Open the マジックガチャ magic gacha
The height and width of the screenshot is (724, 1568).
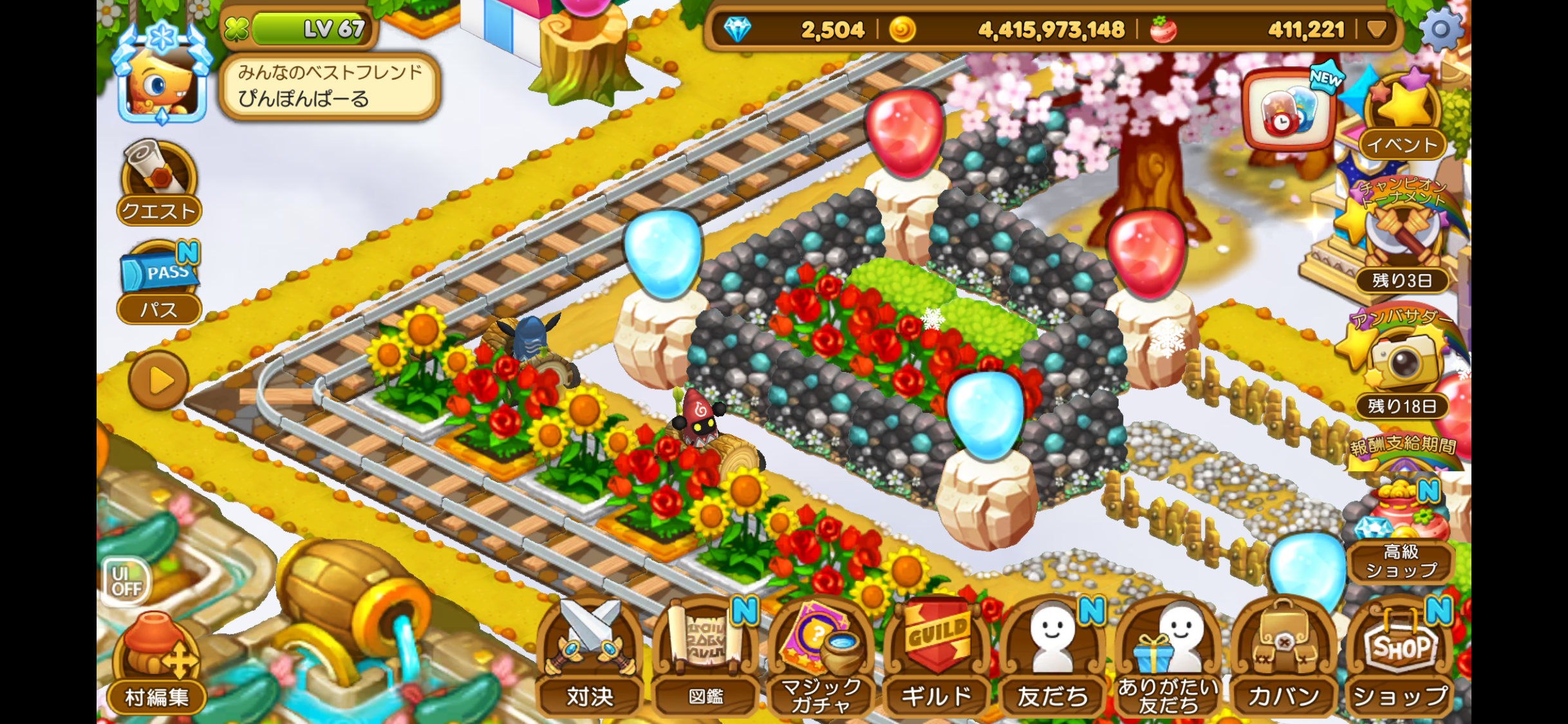pos(821,658)
